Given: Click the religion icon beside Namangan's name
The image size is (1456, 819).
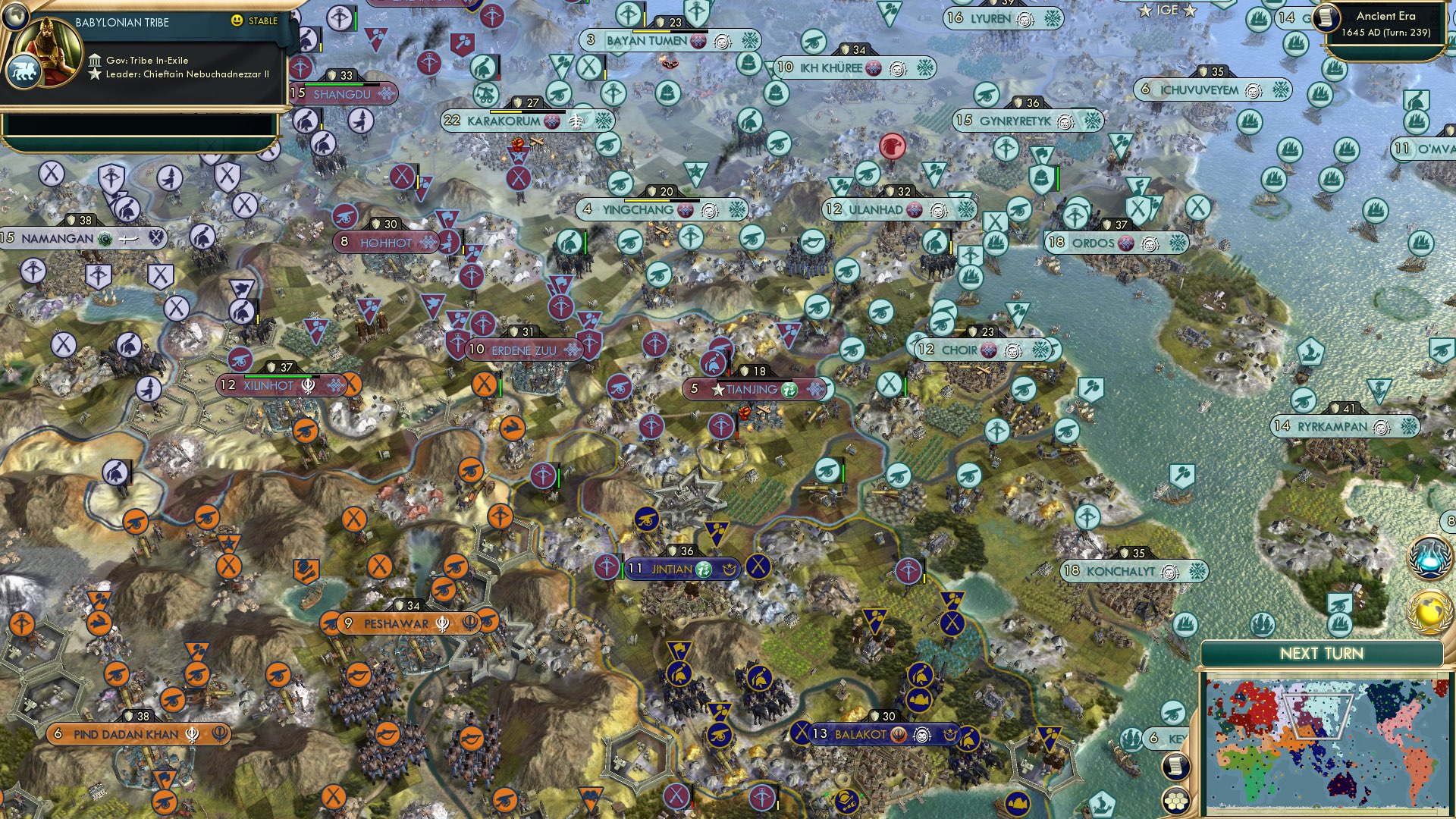Looking at the screenshot, I should coord(103,239).
